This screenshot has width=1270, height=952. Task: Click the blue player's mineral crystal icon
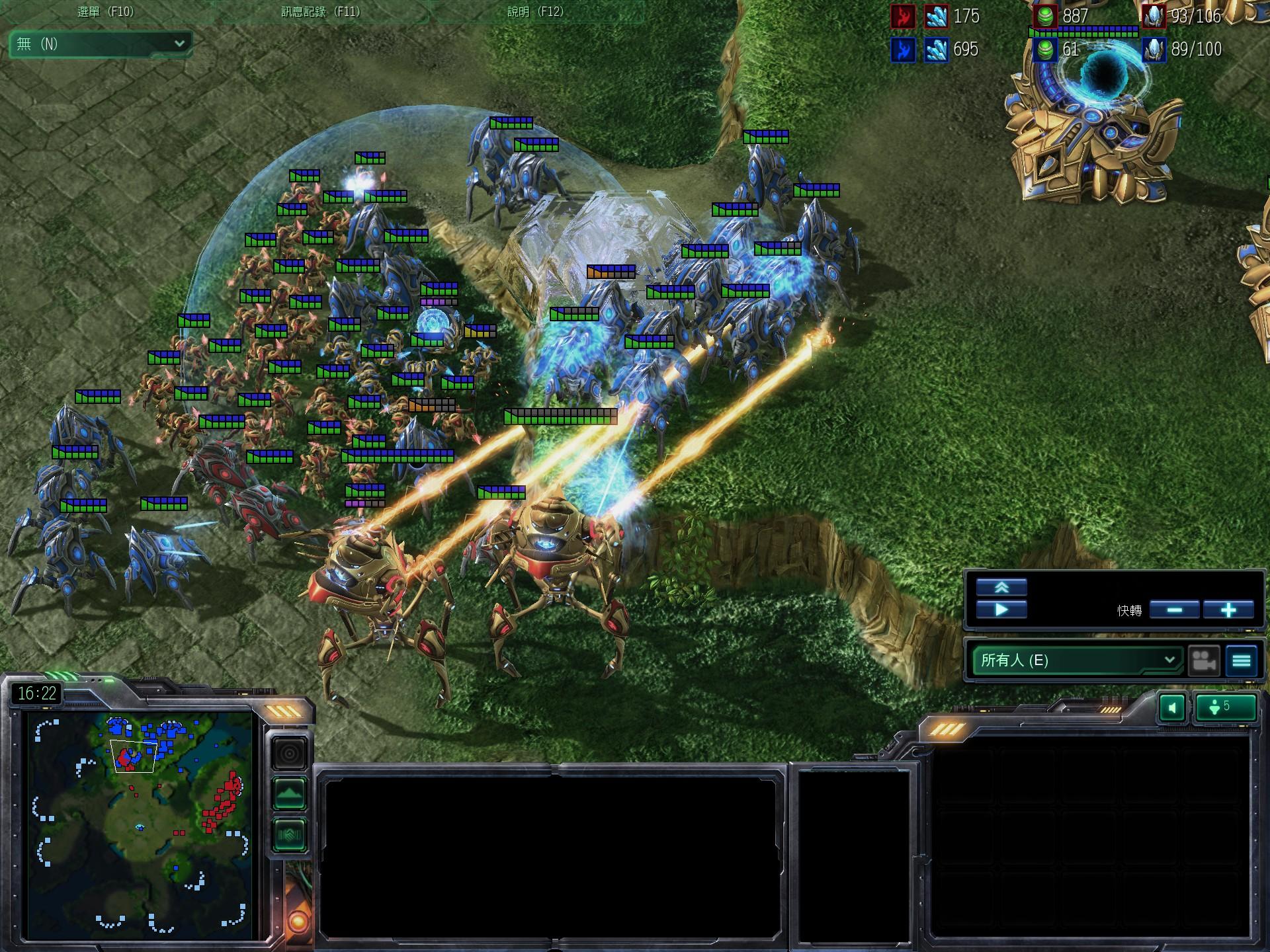[x=936, y=49]
